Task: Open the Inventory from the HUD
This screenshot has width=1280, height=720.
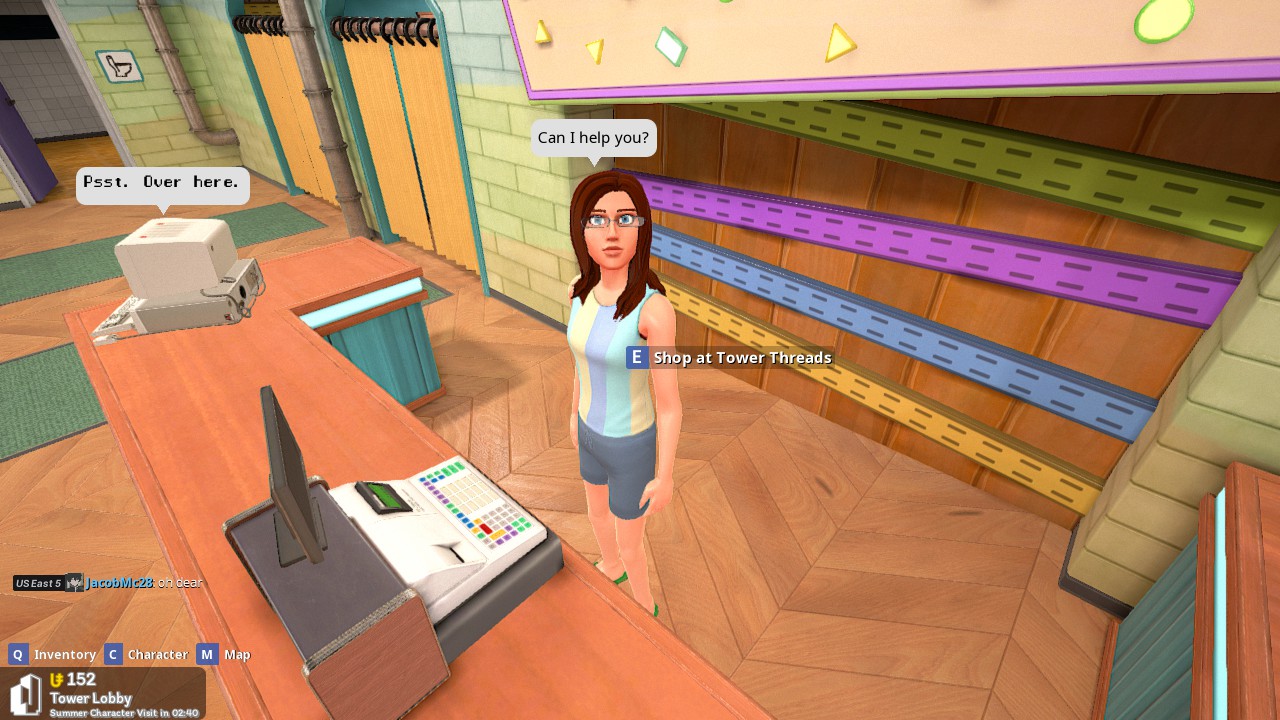Action: 64,655
